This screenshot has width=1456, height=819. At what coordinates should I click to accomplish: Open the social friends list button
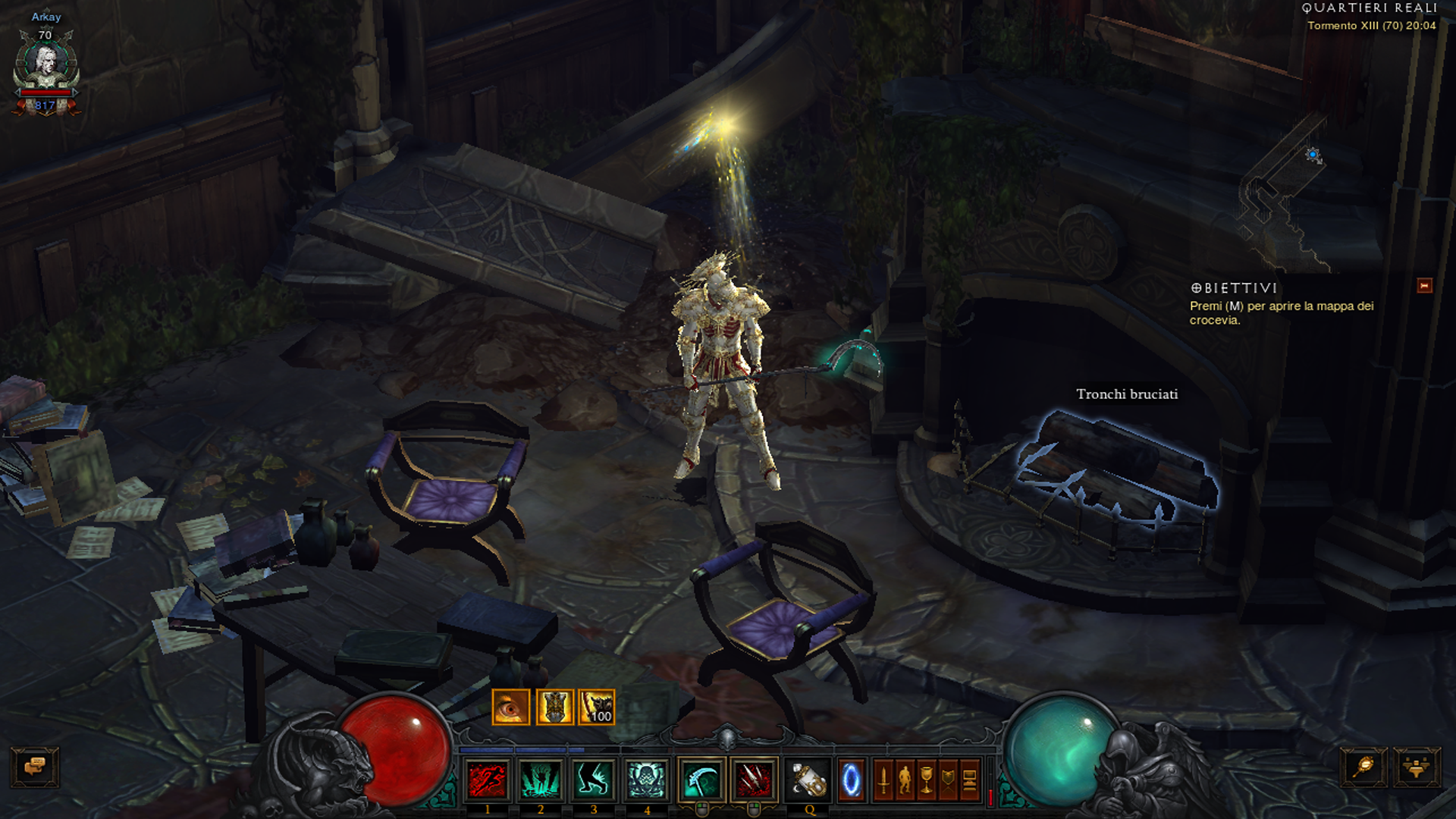[x=1416, y=767]
